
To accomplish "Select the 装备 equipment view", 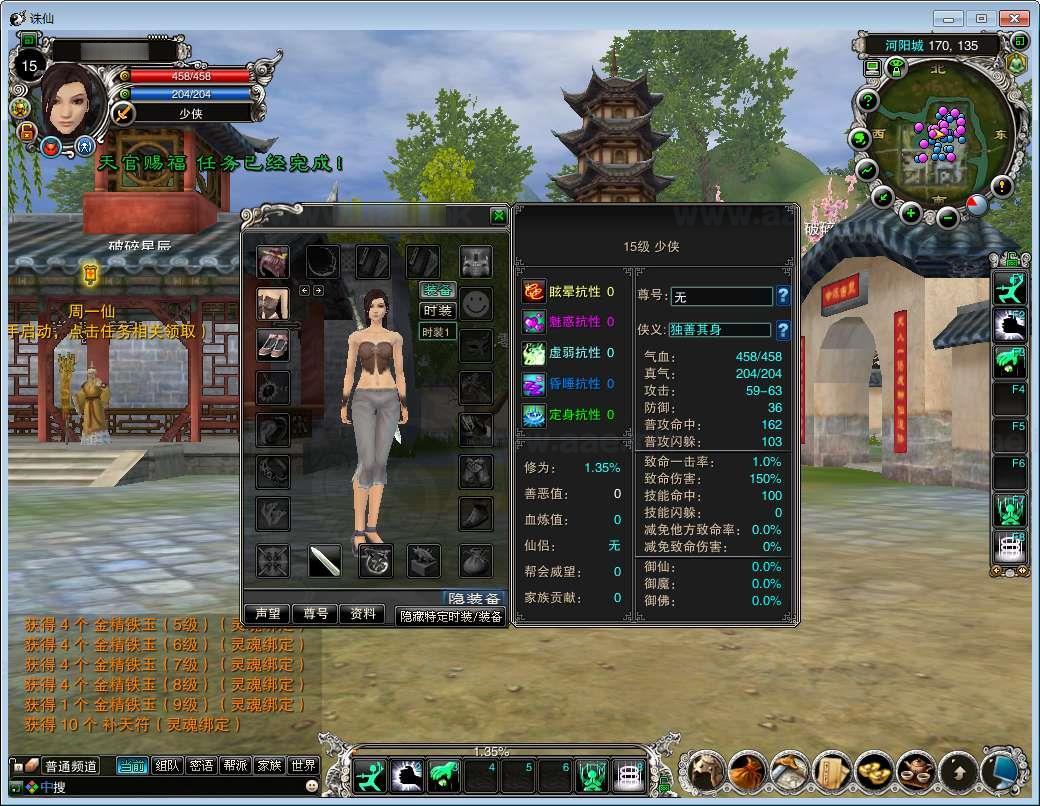I will pos(437,290).
